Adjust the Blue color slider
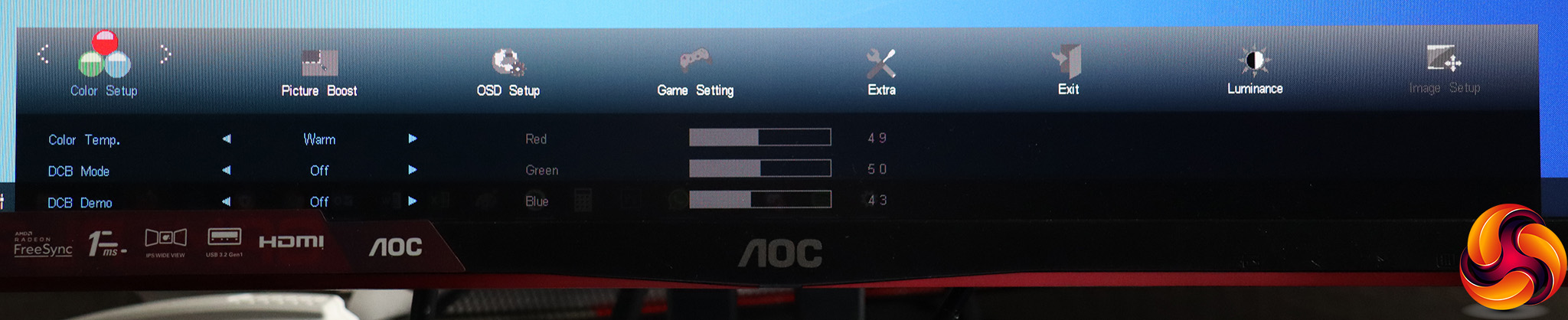This screenshot has height=320, width=1568. pos(759,200)
